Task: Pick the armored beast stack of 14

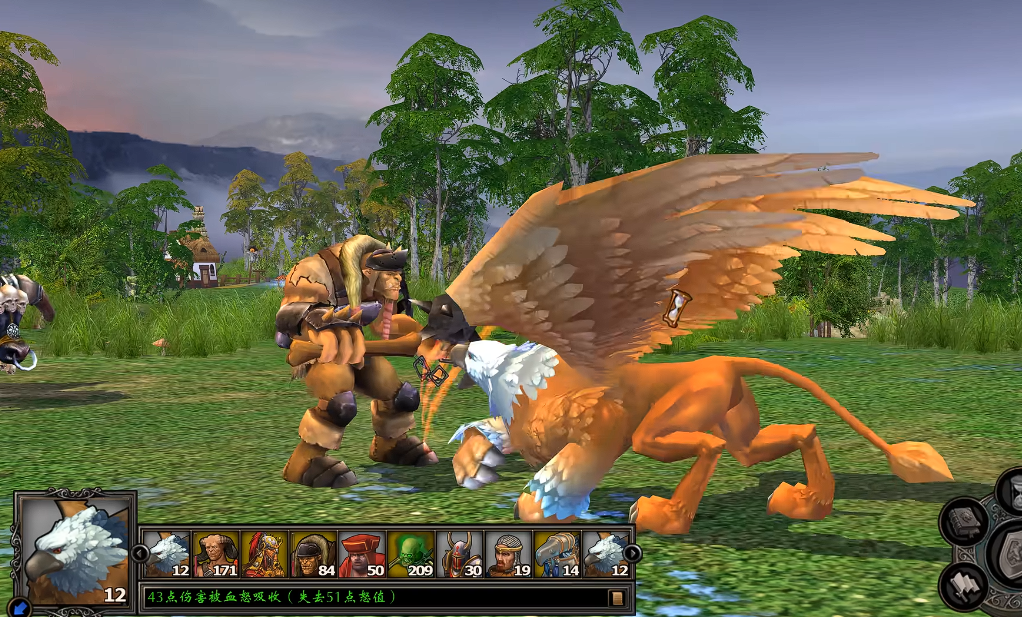Action: 558,553
